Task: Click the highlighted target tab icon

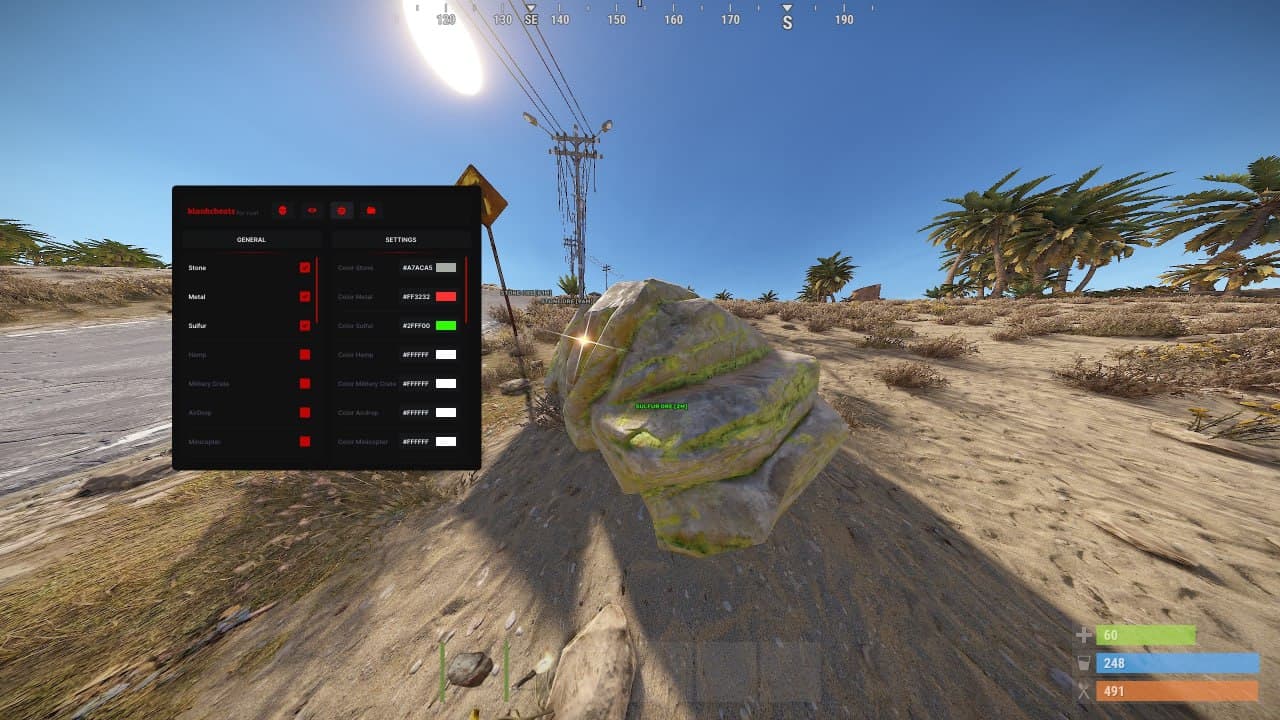Action: tap(342, 210)
